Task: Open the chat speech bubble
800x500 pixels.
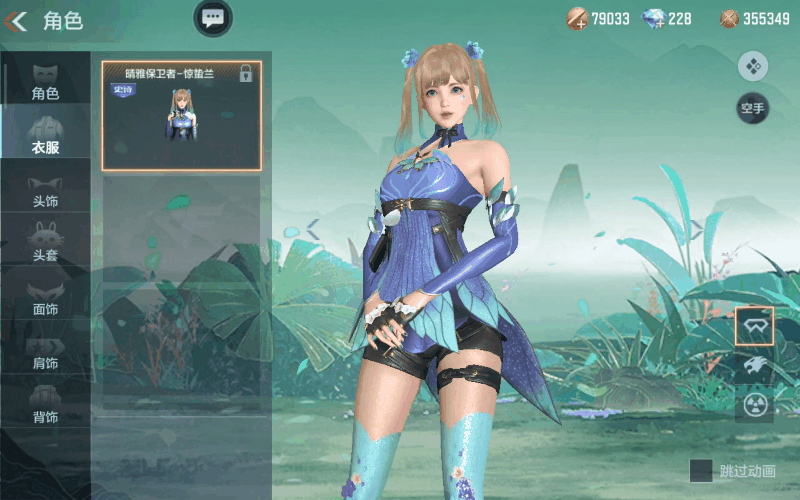Action: (x=212, y=17)
